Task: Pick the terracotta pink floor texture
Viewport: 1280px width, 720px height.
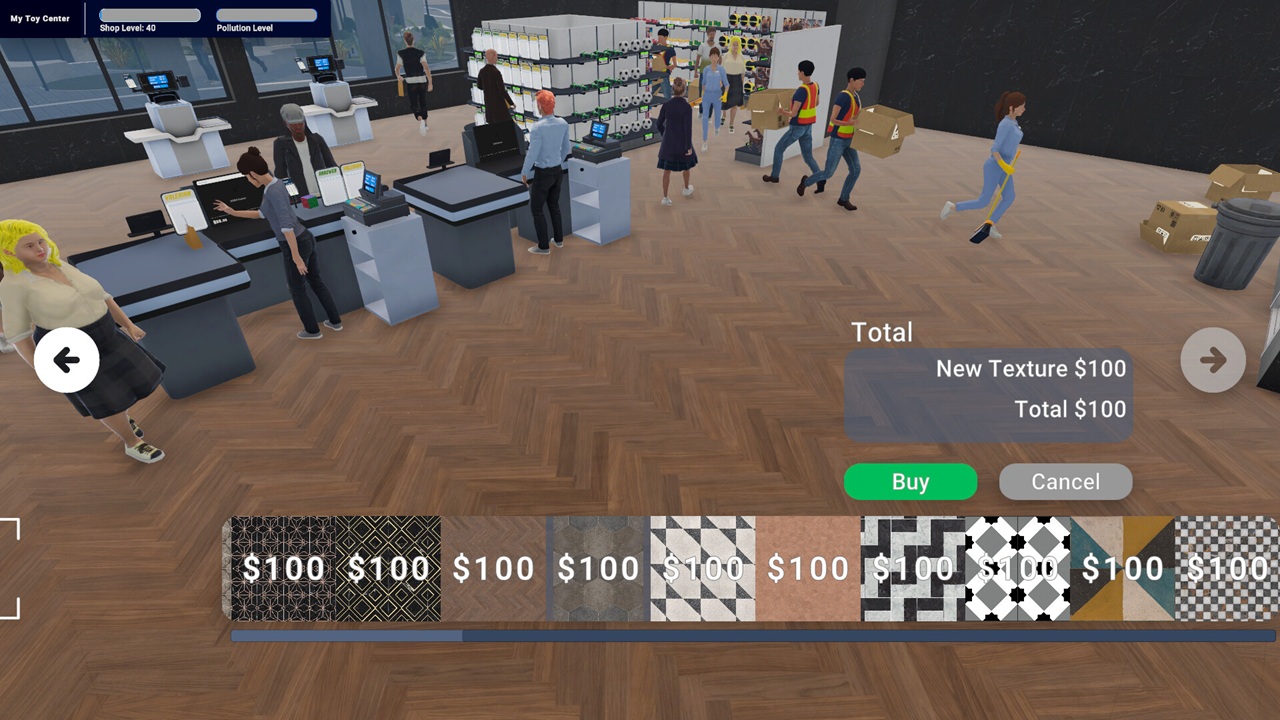Action: (x=807, y=568)
